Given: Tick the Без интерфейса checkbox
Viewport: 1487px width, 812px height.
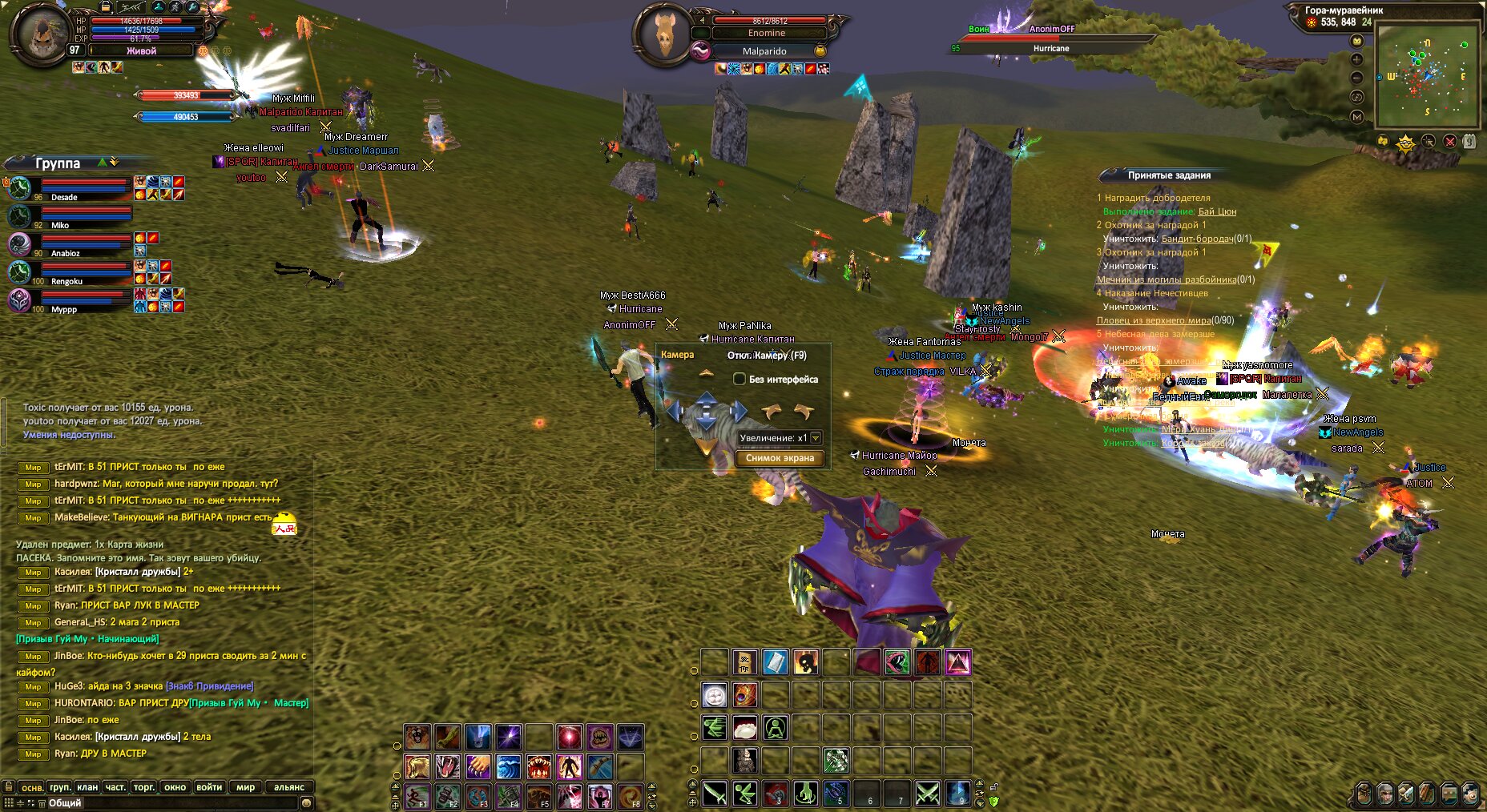Looking at the screenshot, I should (x=739, y=379).
